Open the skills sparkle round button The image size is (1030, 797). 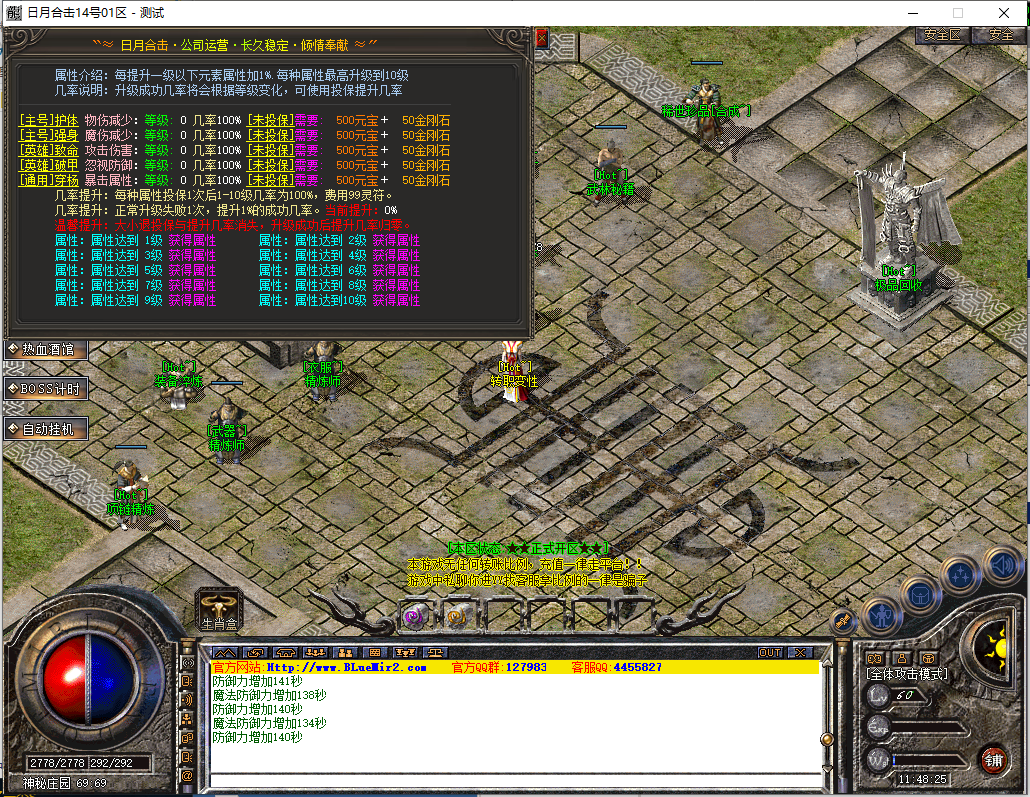(x=960, y=575)
